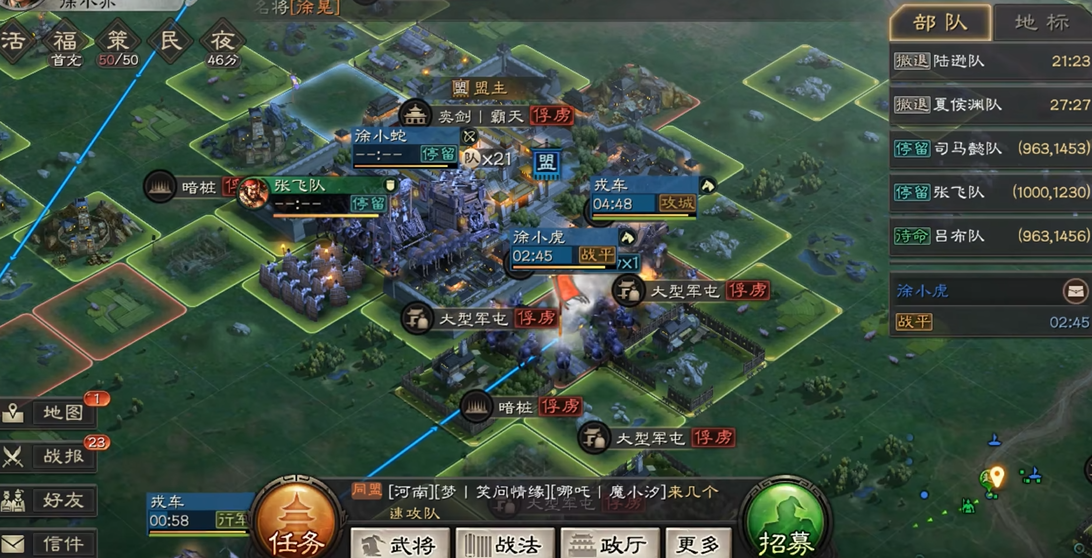Open the 民 diamond icon
Image resolution: width=1092 pixels, height=558 pixels.
click(169, 42)
